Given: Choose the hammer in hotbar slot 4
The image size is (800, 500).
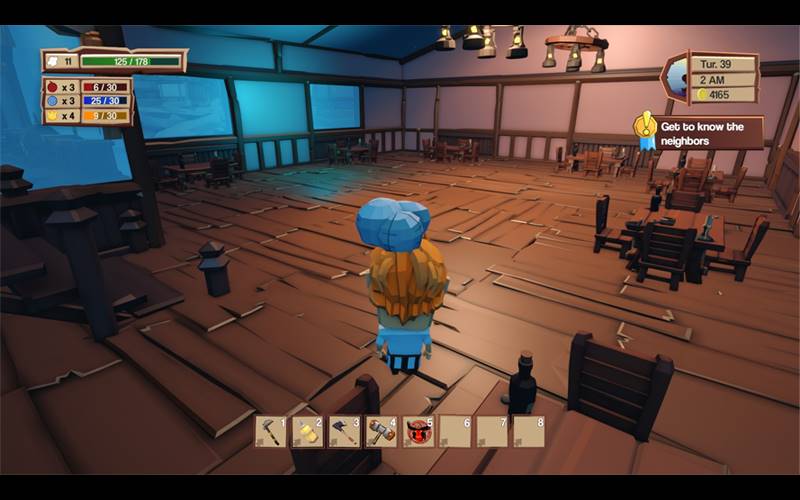Looking at the screenshot, I should pyautogui.click(x=382, y=431).
